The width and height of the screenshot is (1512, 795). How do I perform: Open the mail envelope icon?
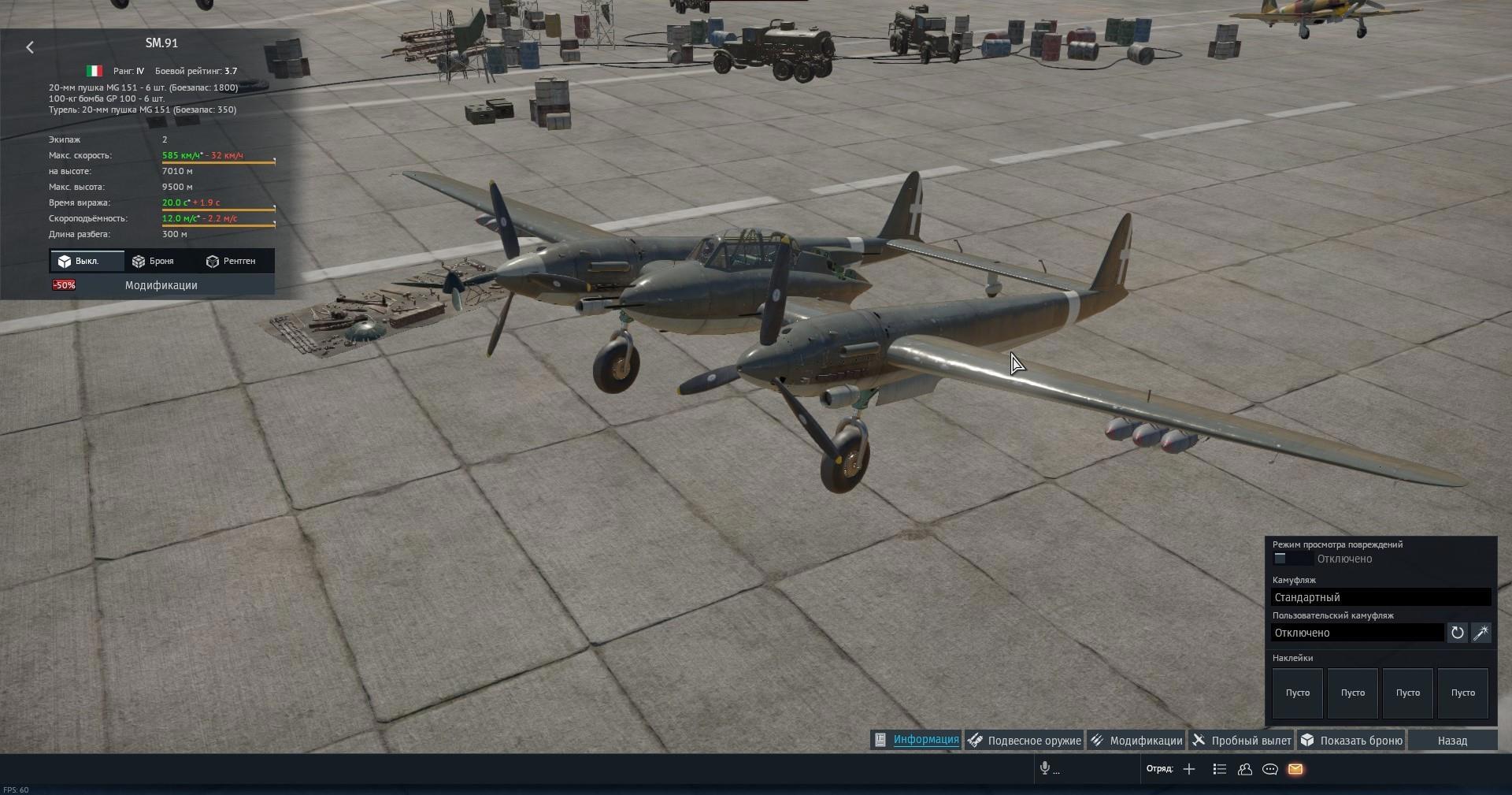pos(1295,769)
